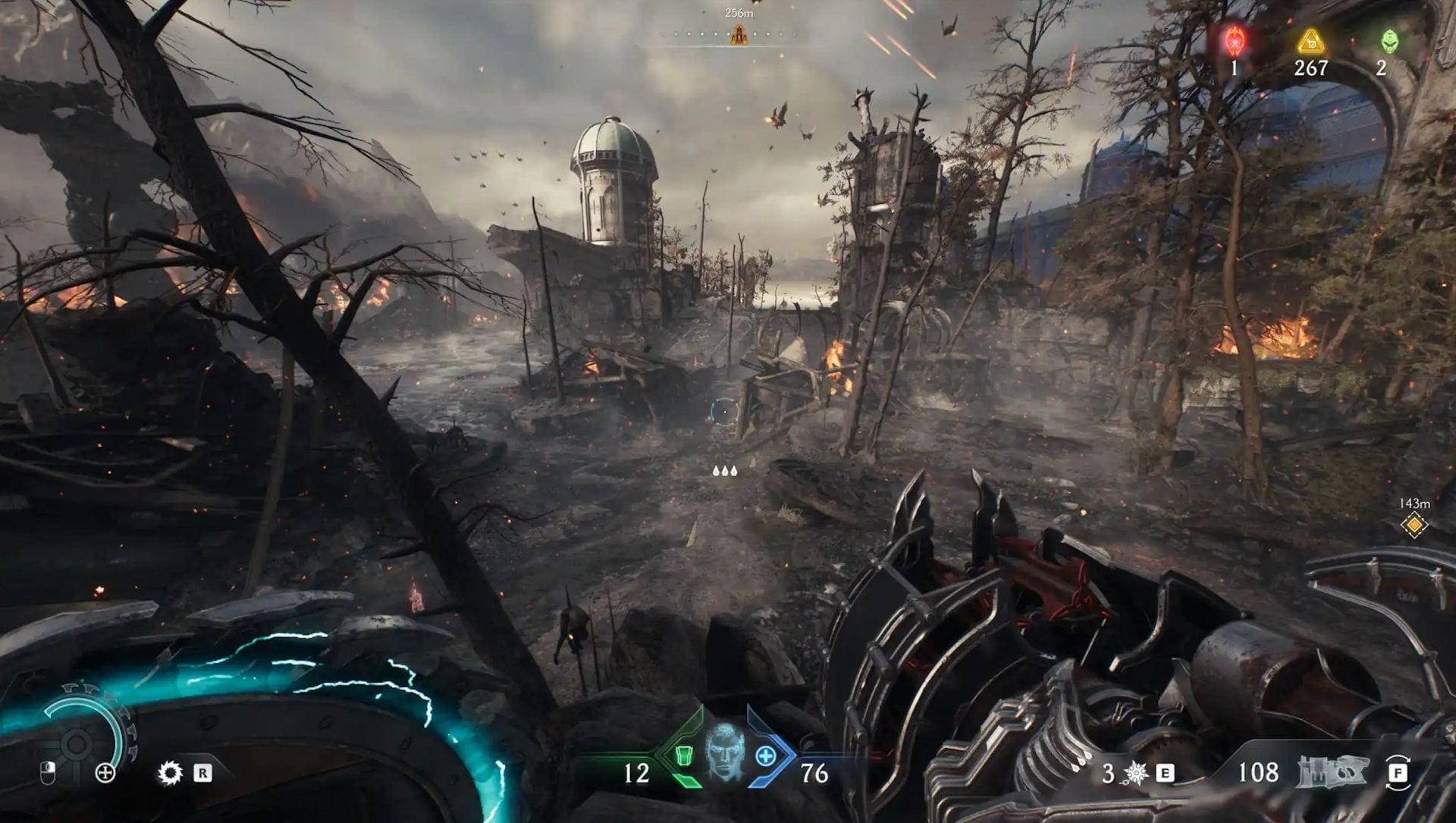Click the shield cross icon
The image size is (1456, 823).
[105, 773]
